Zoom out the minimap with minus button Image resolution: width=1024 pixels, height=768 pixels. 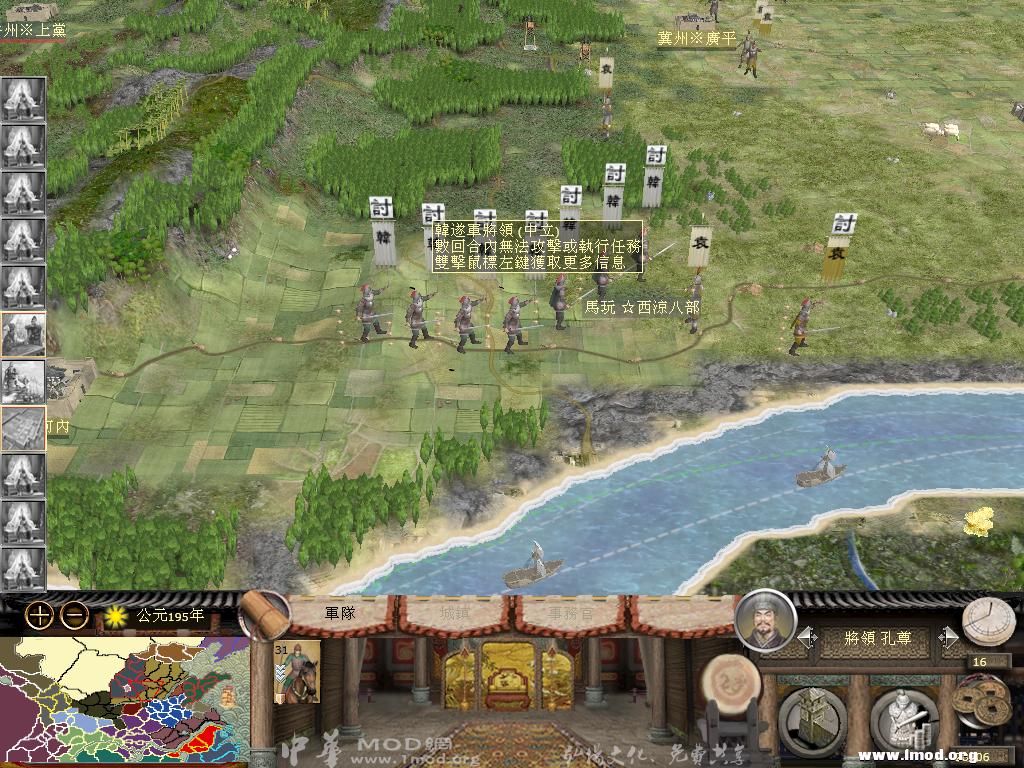pyautogui.click(x=74, y=616)
